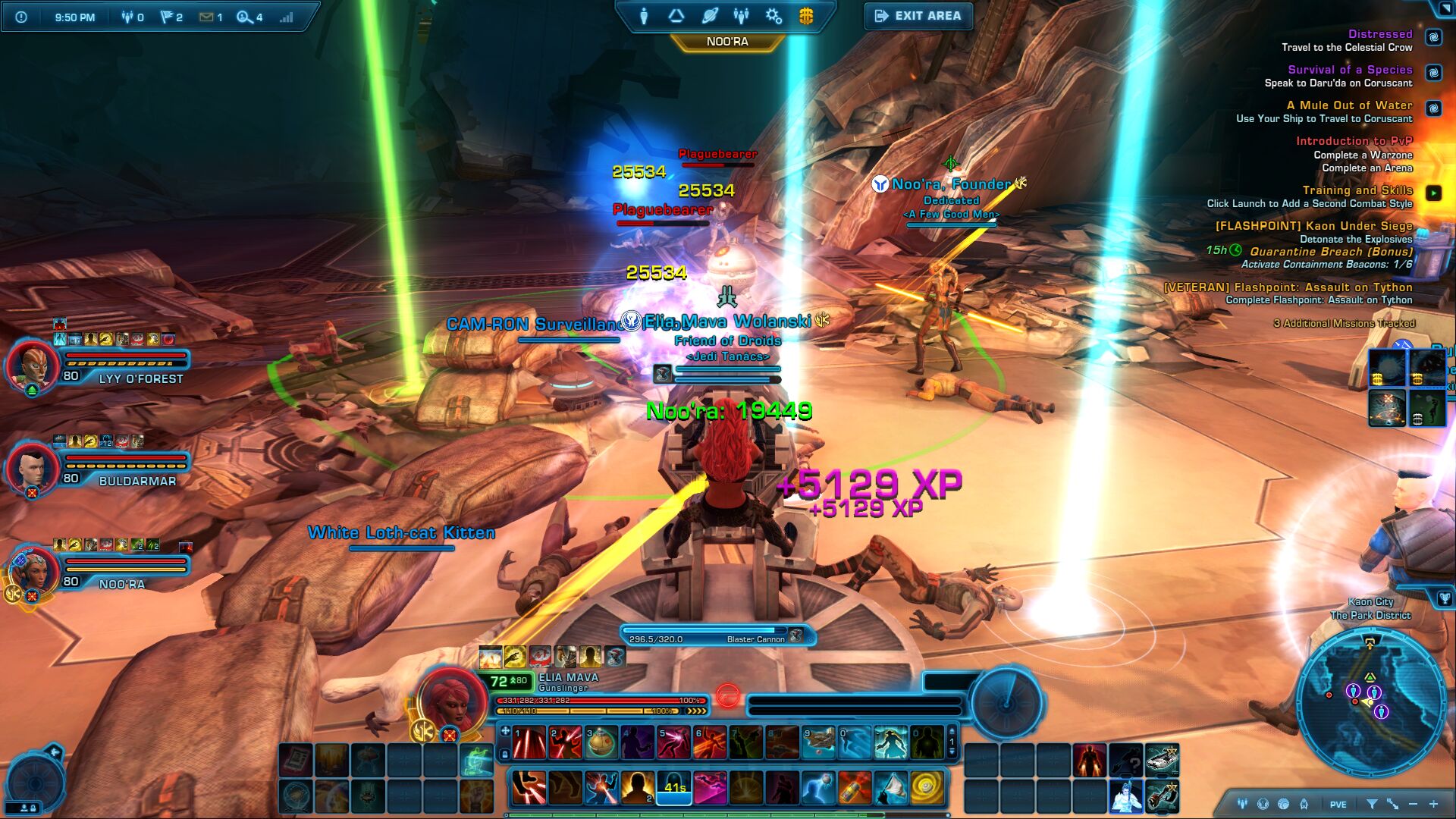This screenshot has width=1456, height=819.
Task: Zoom out the minimap with minus button
Action: coord(1413,804)
